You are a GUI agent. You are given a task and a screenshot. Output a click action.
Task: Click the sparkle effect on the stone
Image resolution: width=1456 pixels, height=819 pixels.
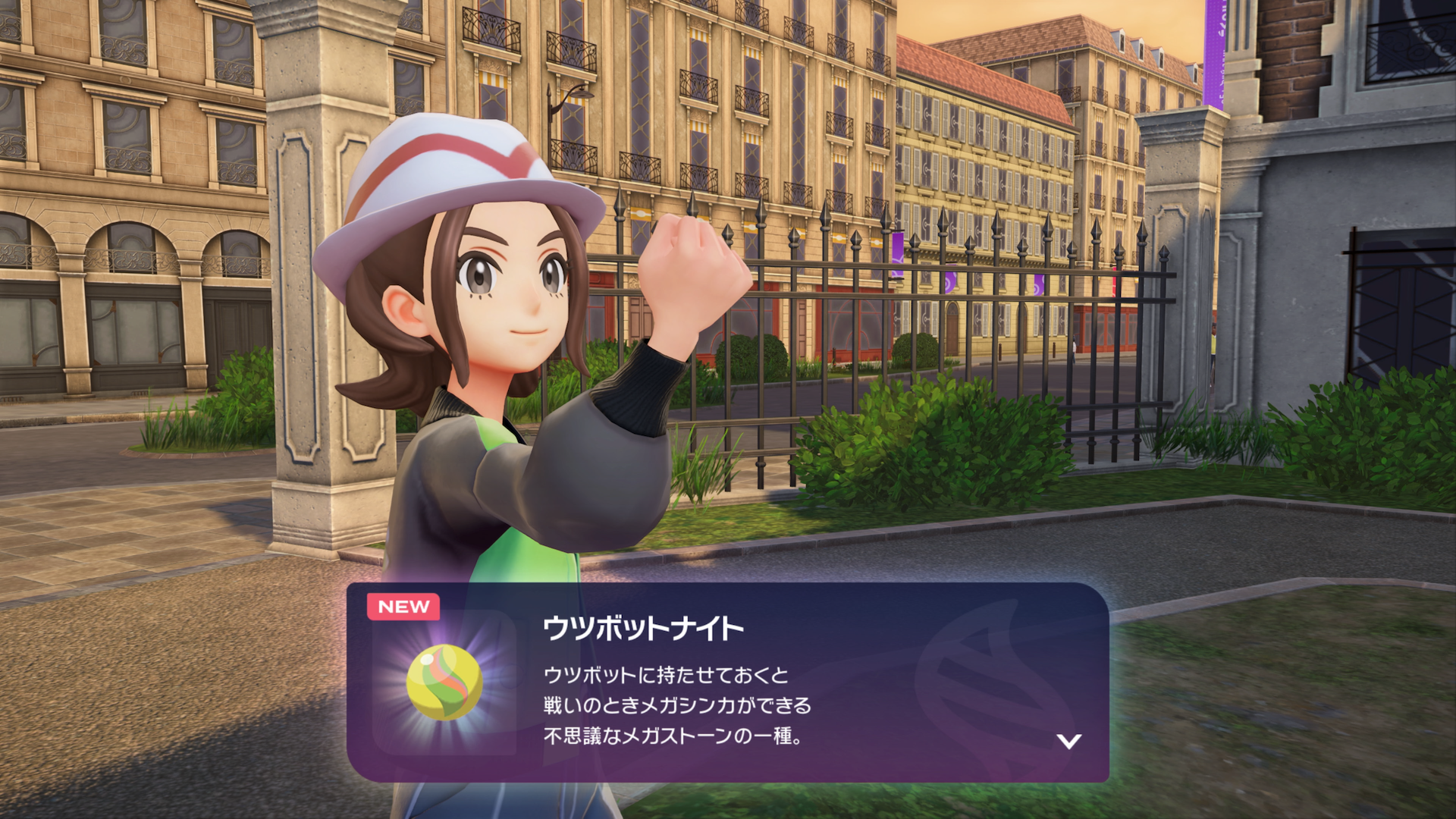[427, 658]
